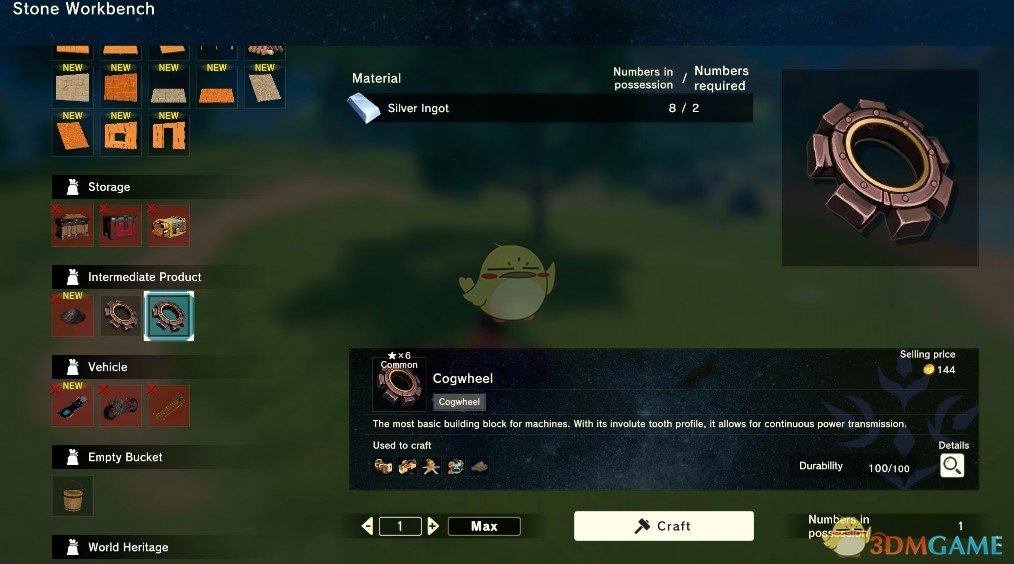The height and width of the screenshot is (564, 1014).
Task: Open item Details with the magnifier button
Action: point(952,465)
